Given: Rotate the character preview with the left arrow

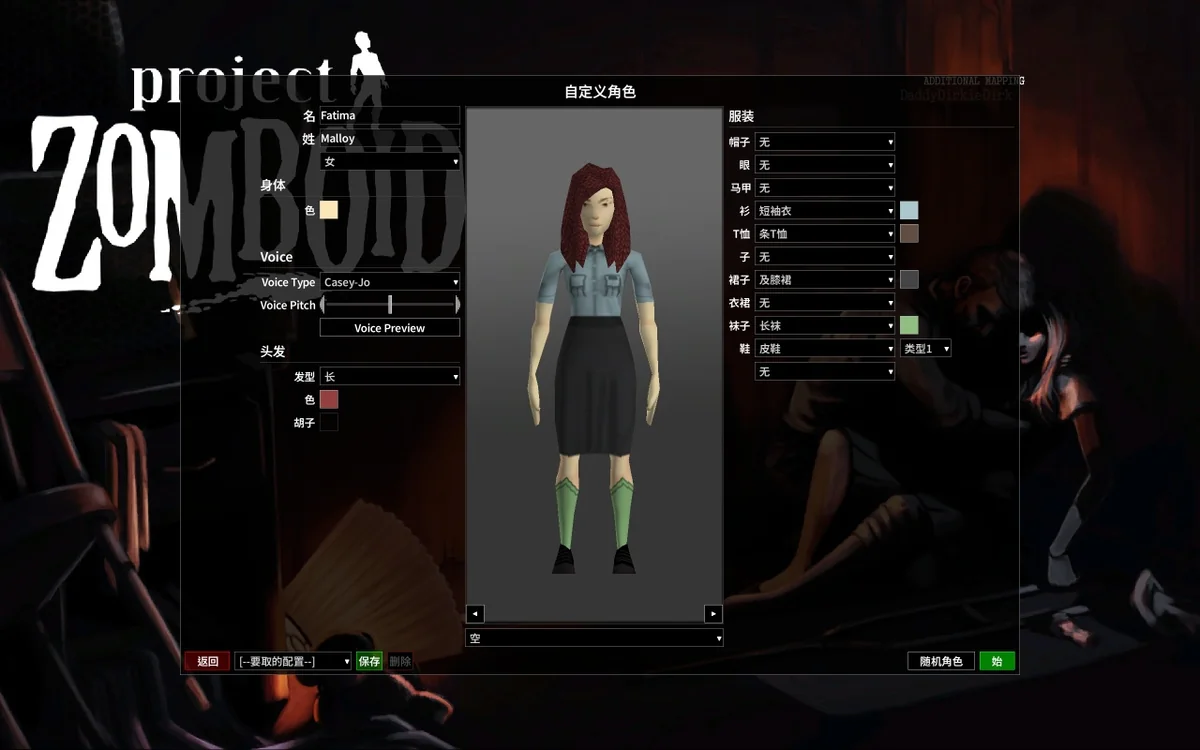Looking at the screenshot, I should click(x=476, y=614).
